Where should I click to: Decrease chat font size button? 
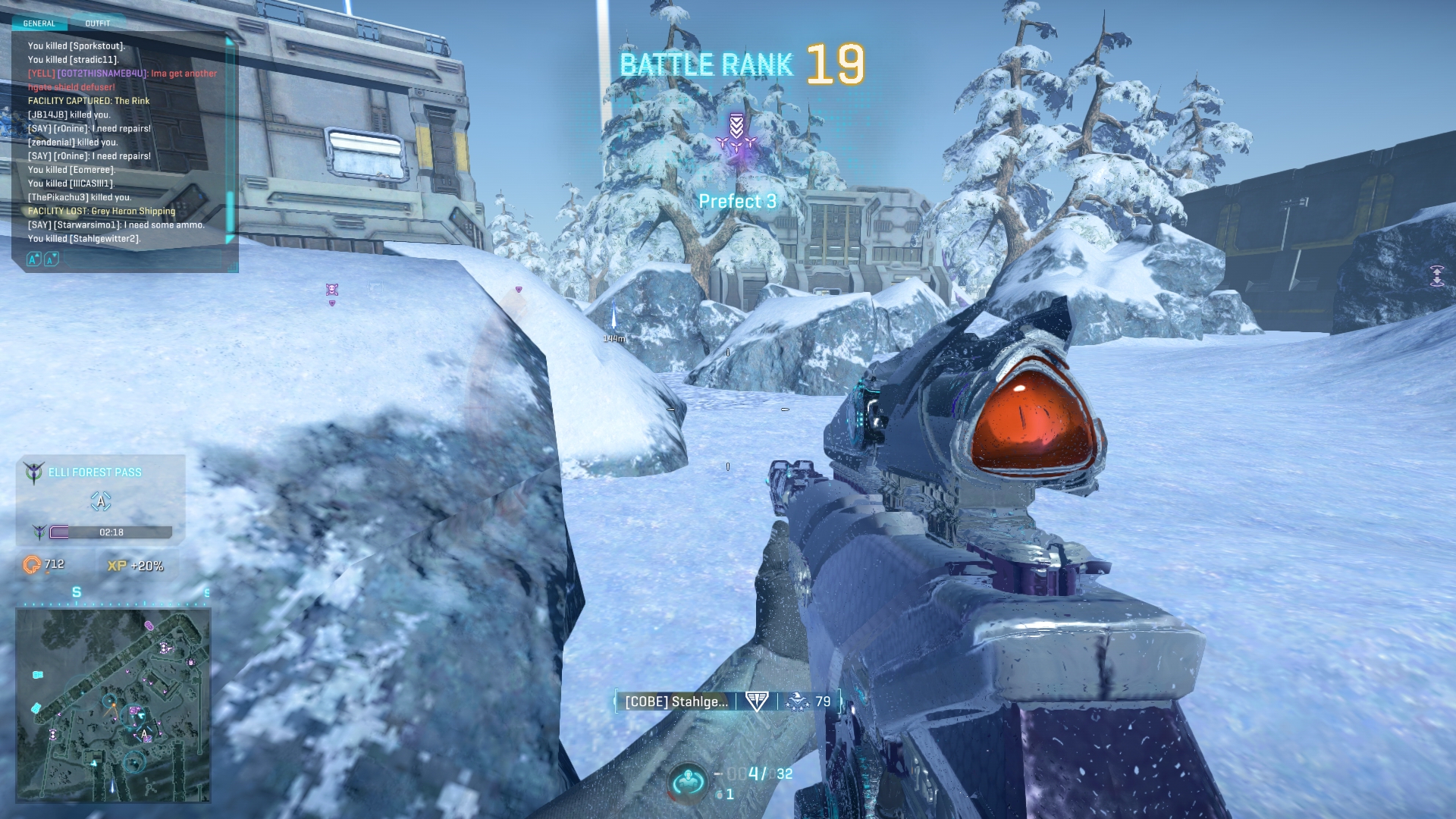pyautogui.click(x=51, y=260)
